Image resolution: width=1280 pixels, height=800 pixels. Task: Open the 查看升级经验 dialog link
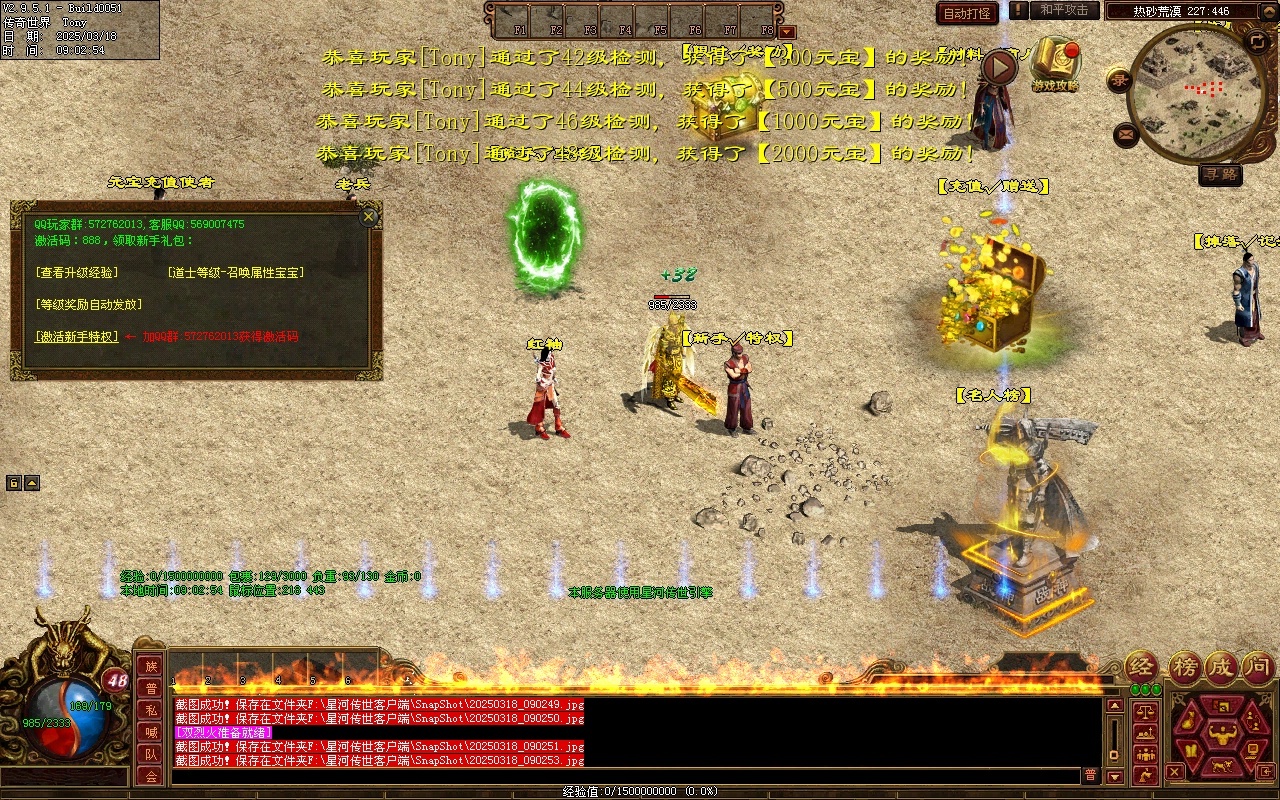pyautogui.click(x=76, y=272)
